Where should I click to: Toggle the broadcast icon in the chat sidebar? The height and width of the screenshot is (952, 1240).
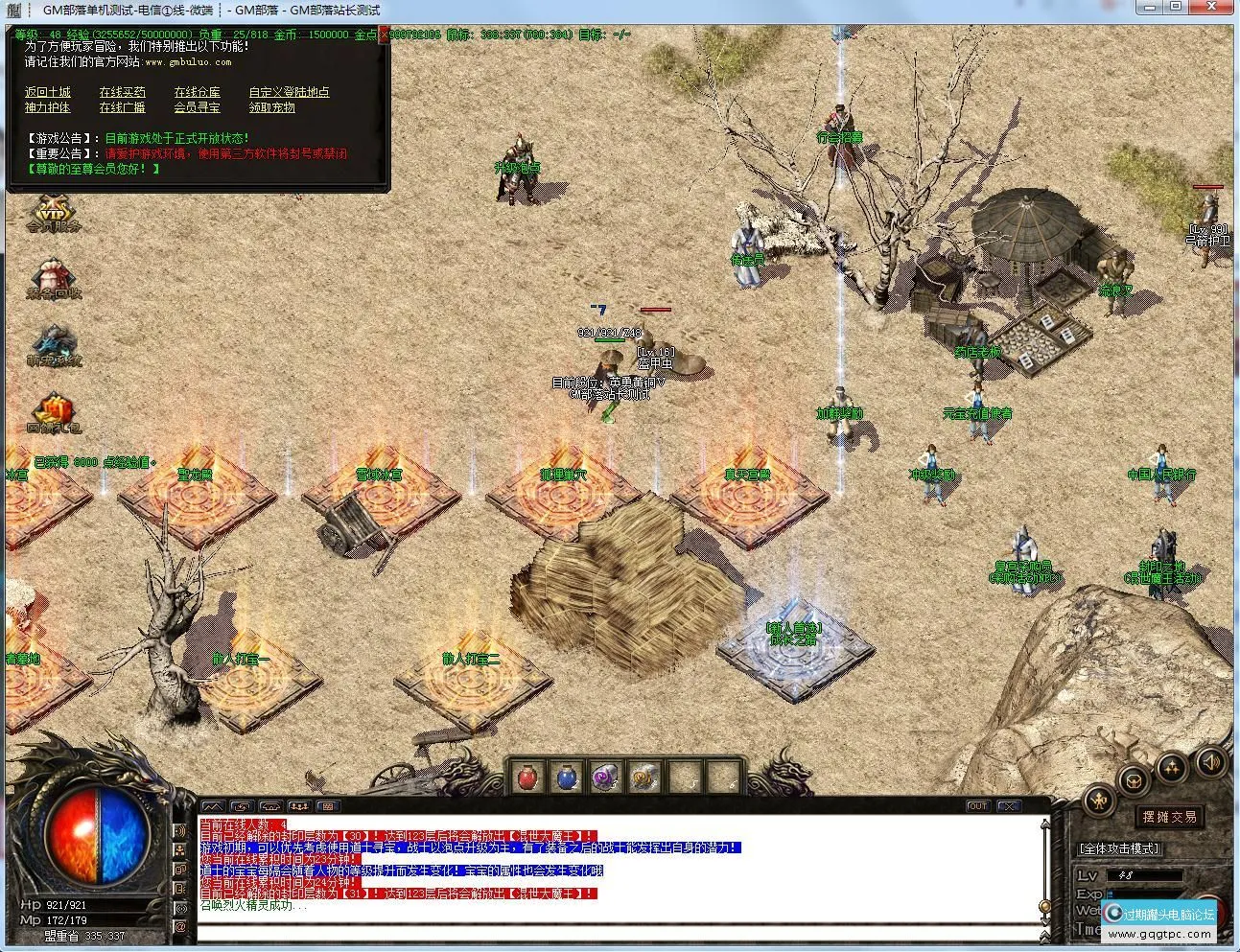[182, 908]
